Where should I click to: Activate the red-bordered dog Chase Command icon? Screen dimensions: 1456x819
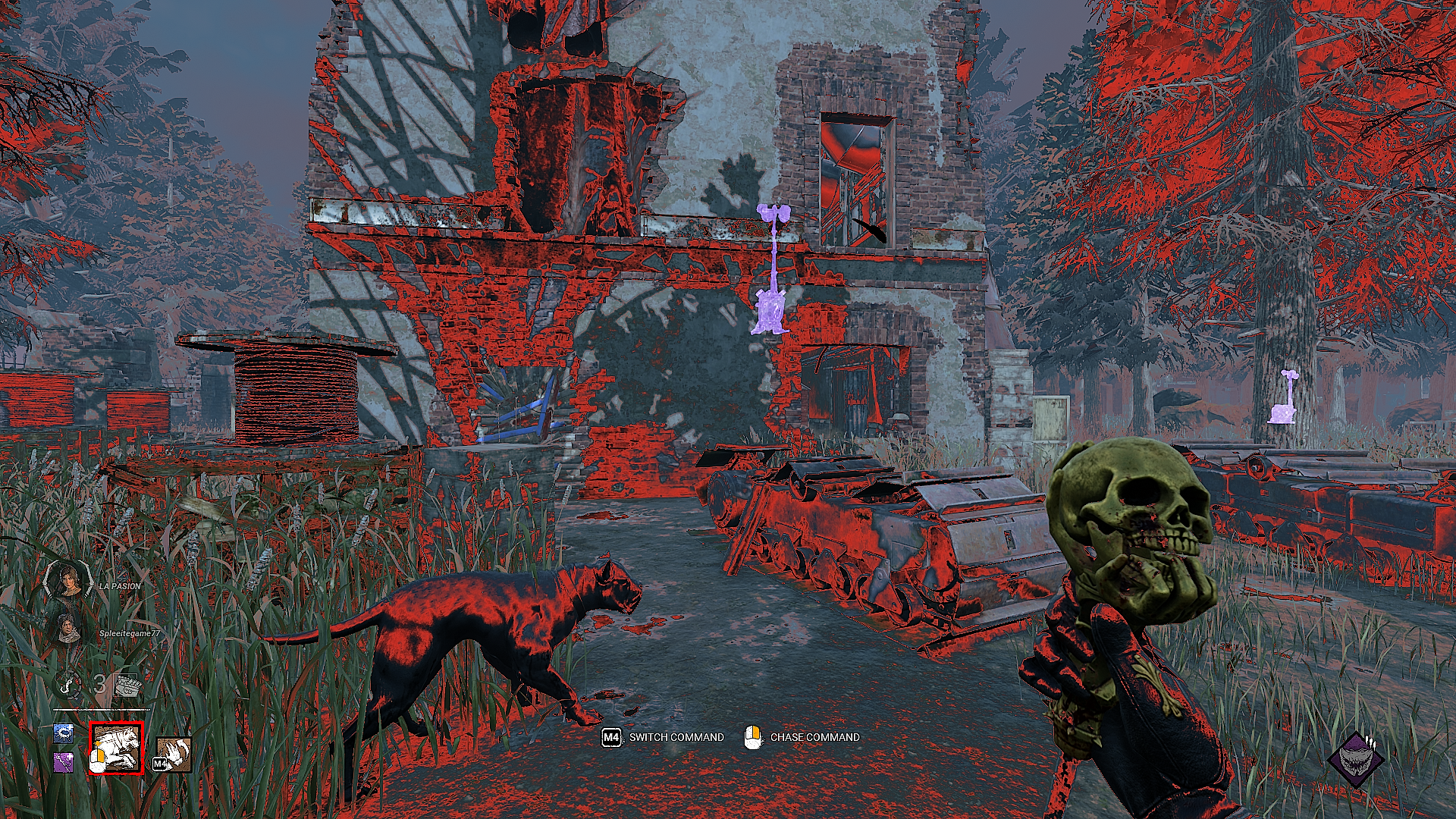click(116, 748)
